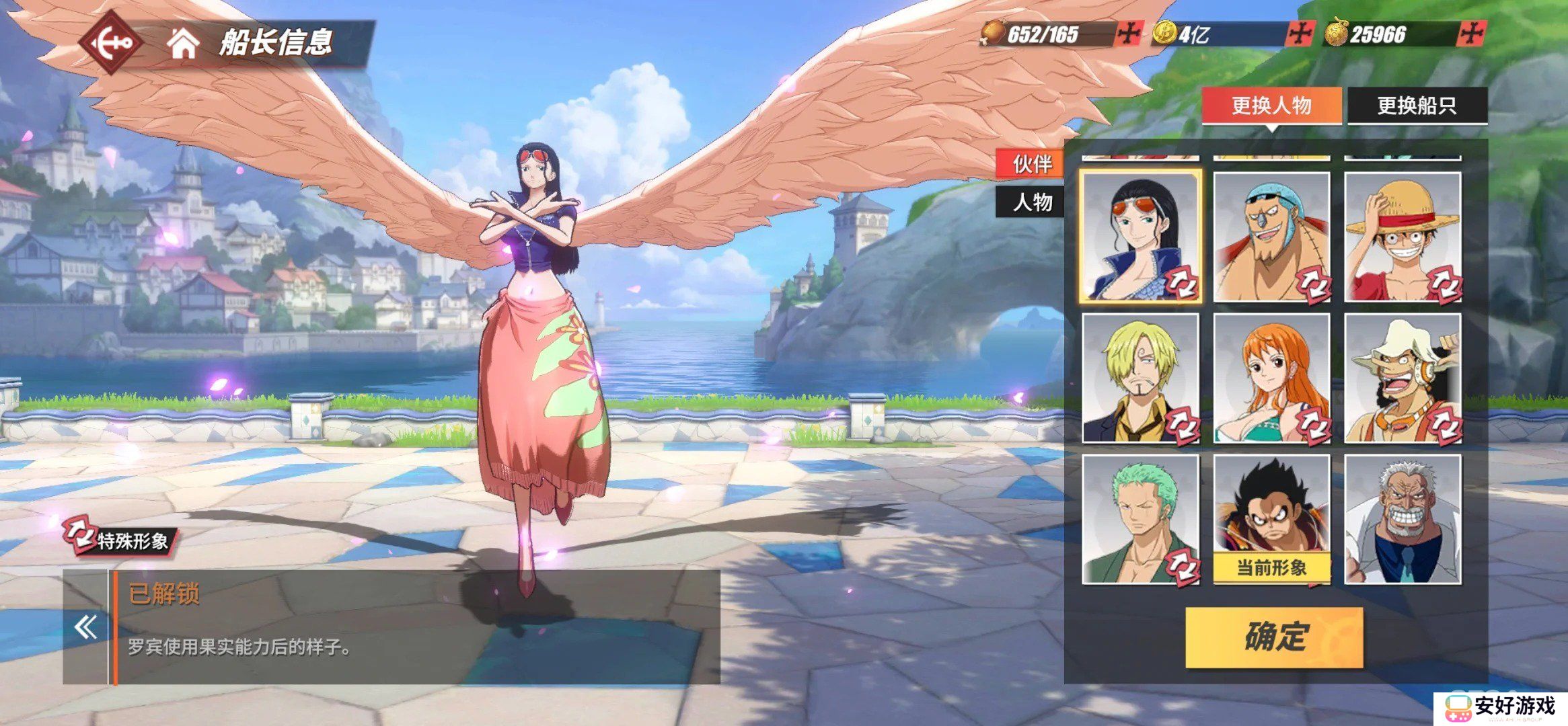Add more gold Berry coins

coord(1300,34)
